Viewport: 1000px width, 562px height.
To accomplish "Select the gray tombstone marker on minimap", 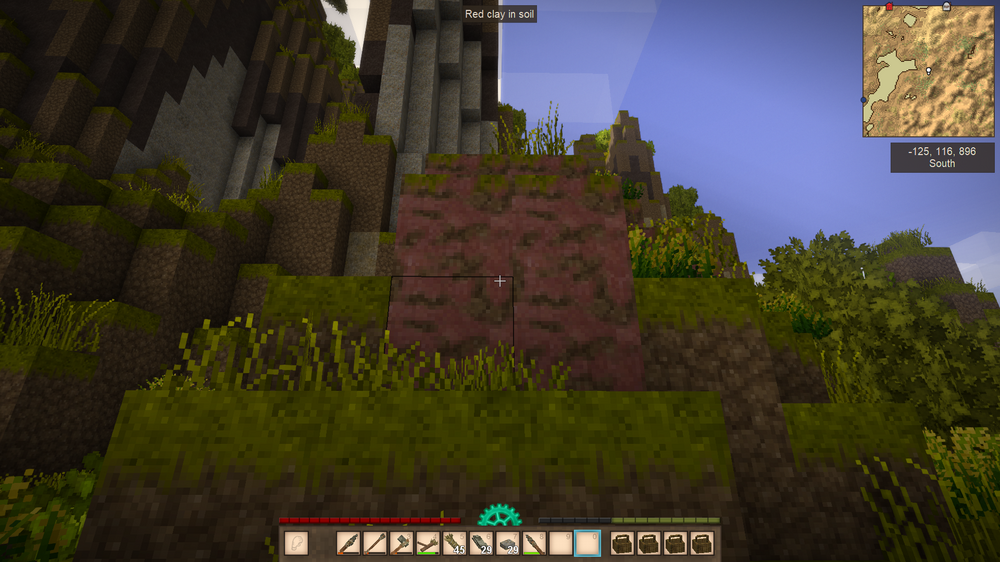I will (946, 7).
